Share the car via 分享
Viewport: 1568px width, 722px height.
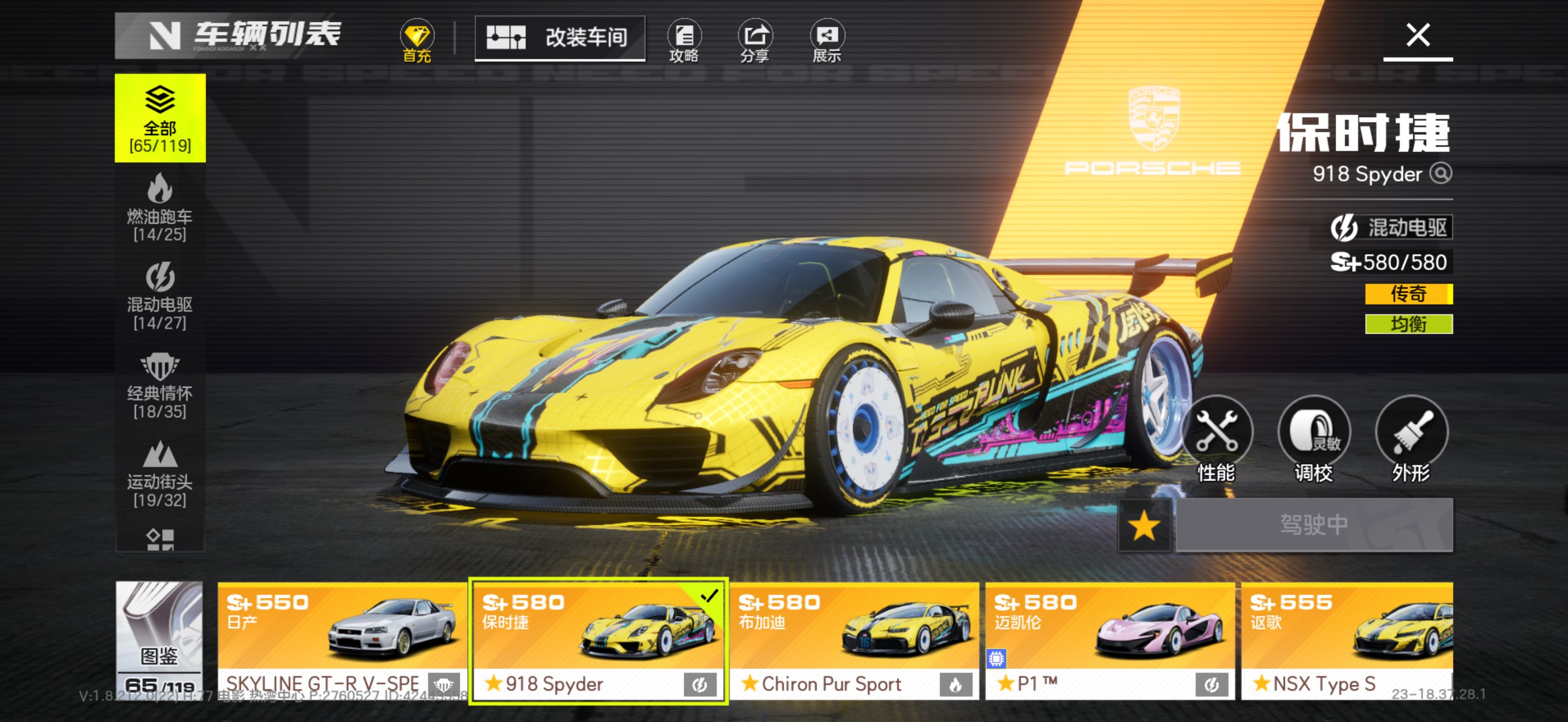(755, 40)
